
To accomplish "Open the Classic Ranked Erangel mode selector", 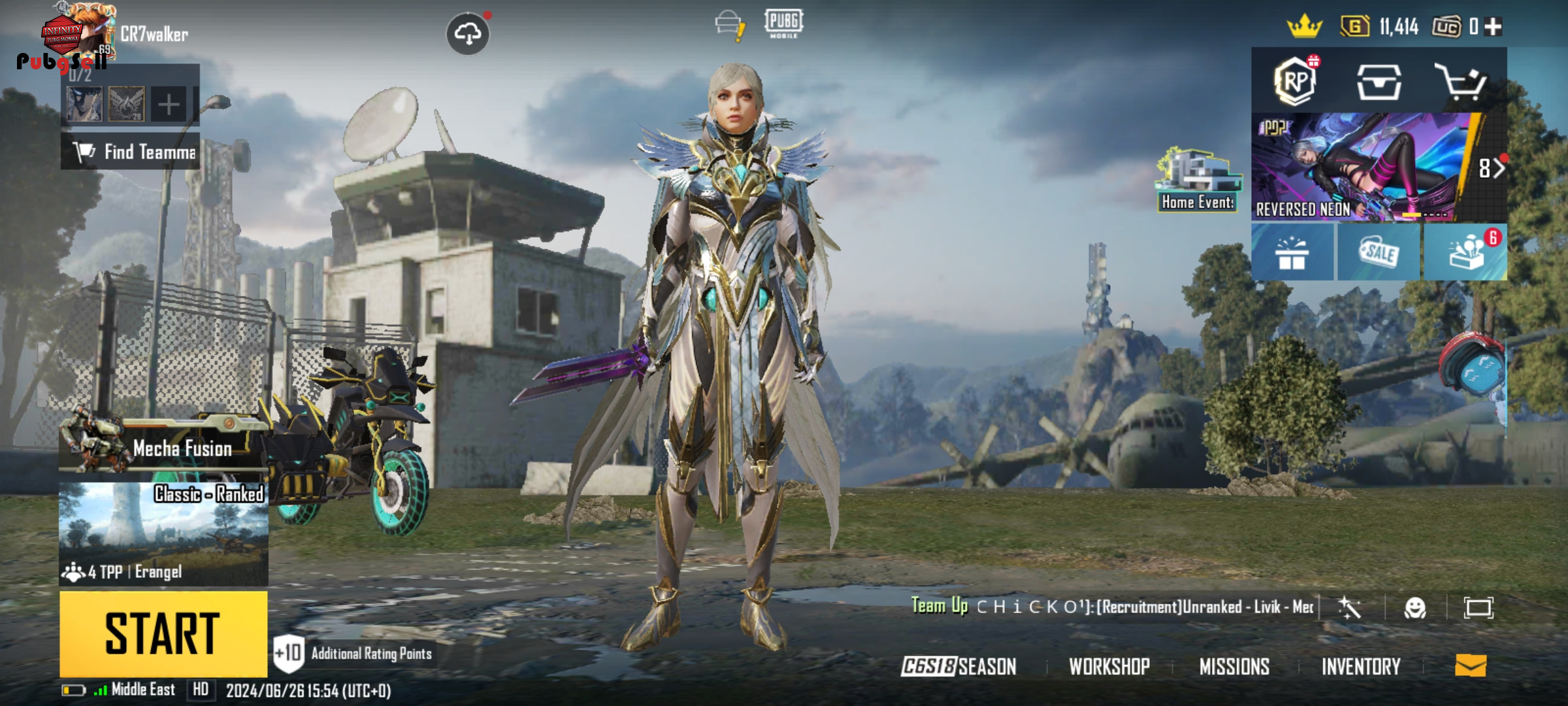I will 163,533.
